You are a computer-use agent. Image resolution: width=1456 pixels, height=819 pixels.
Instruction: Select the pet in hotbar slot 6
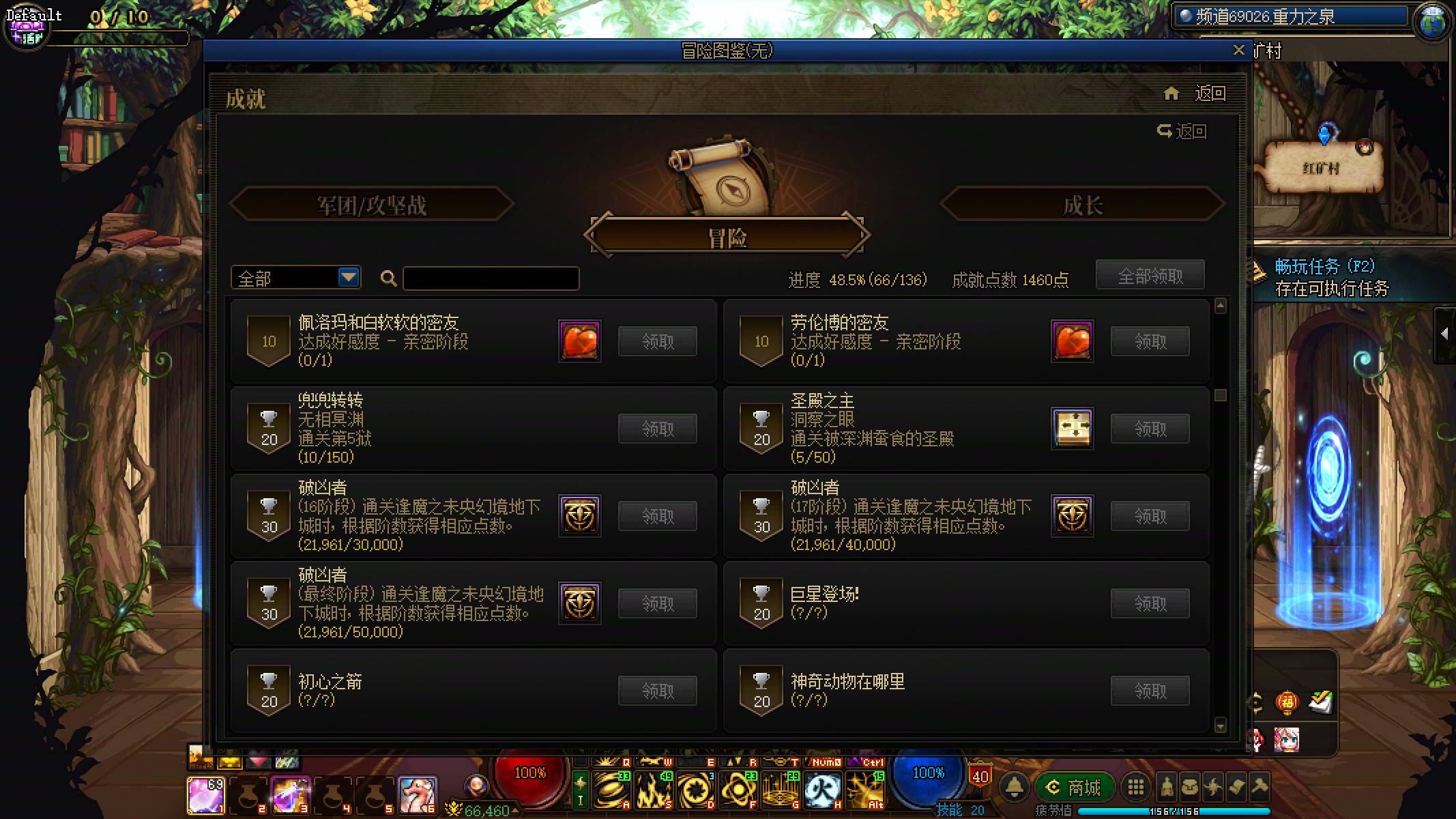click(x=417, y=794)
